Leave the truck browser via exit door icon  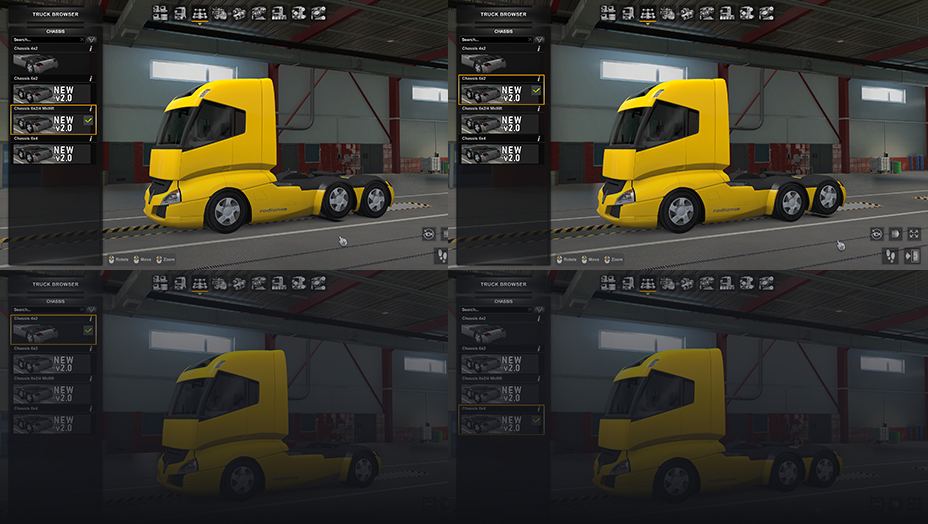pos(912,256)
